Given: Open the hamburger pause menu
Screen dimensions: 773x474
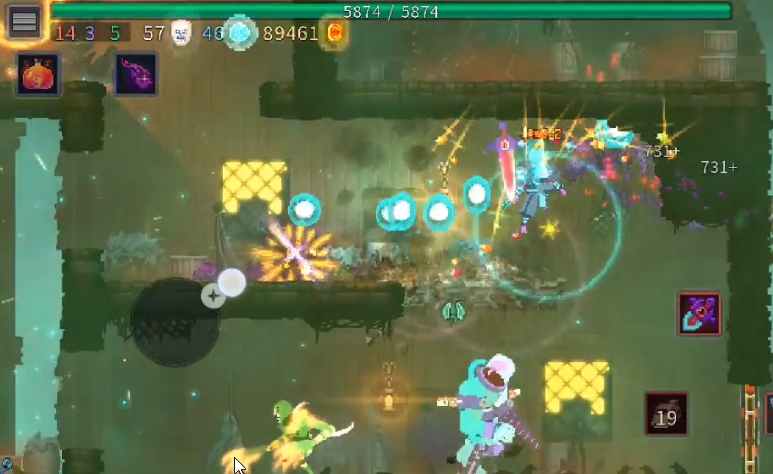Looking at the screenshot, I should click(x=24, y=20).
